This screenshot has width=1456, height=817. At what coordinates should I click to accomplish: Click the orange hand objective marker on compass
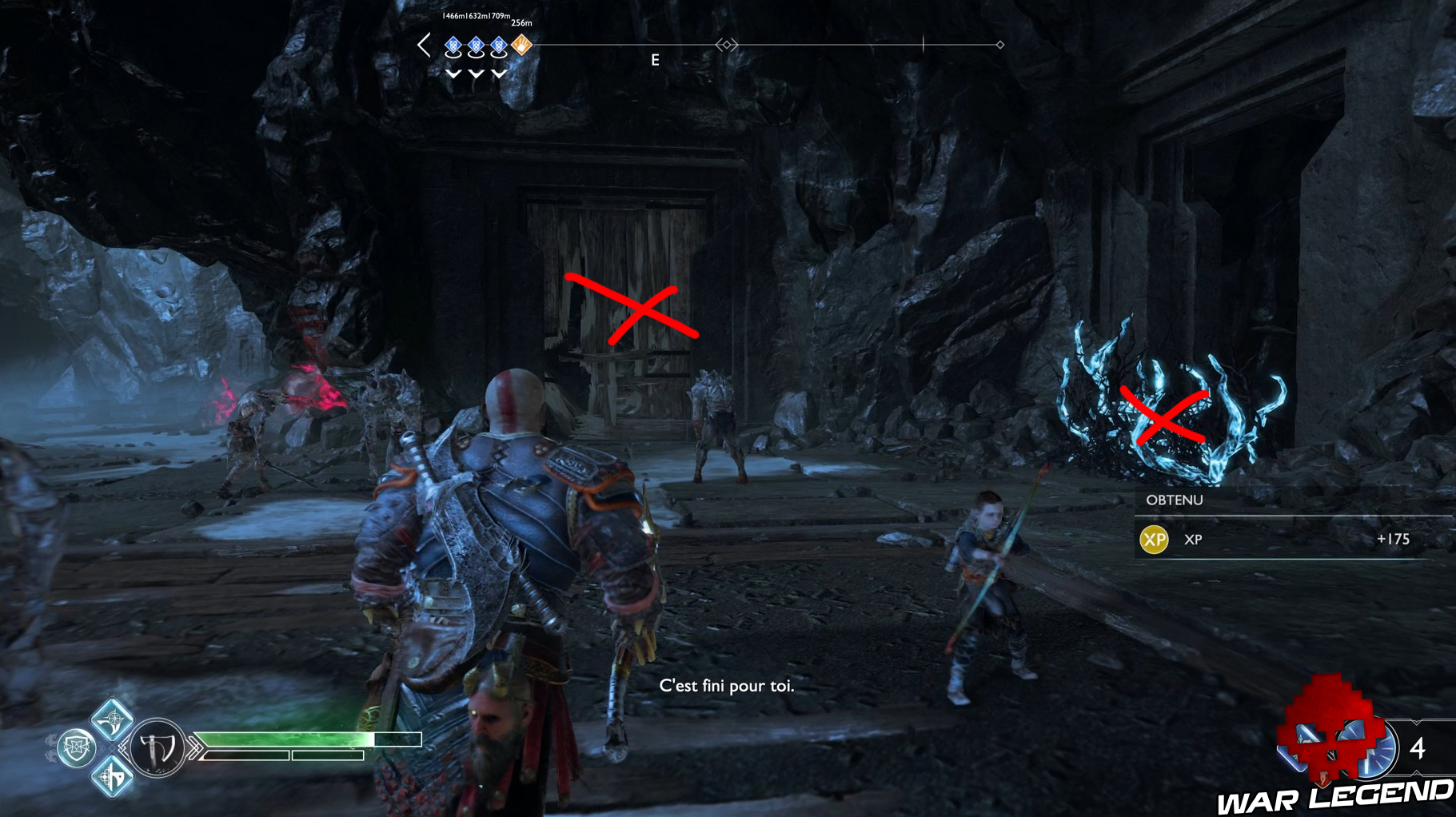coord(521,46)
